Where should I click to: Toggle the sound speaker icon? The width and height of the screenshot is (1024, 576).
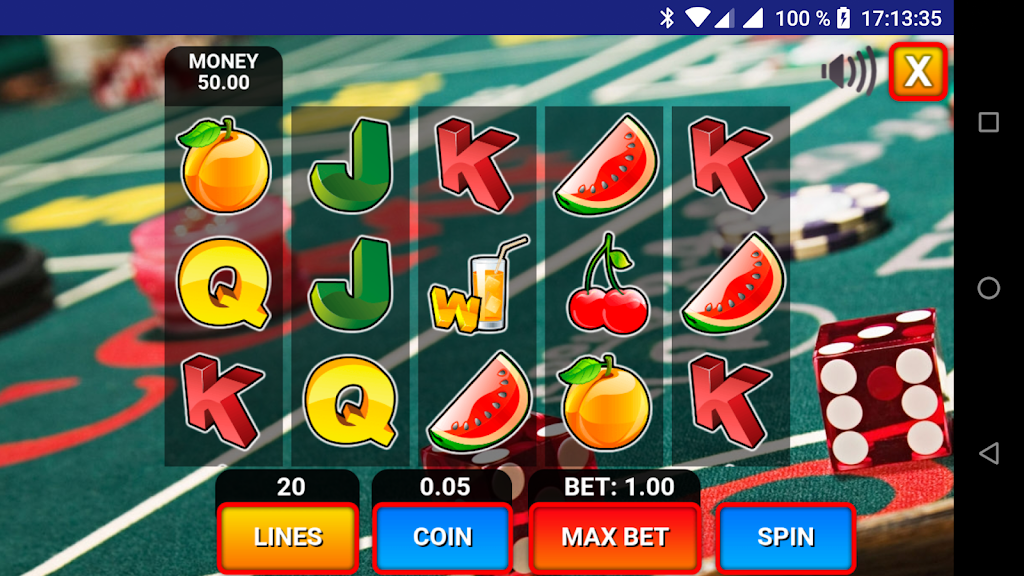coord(847,71)
